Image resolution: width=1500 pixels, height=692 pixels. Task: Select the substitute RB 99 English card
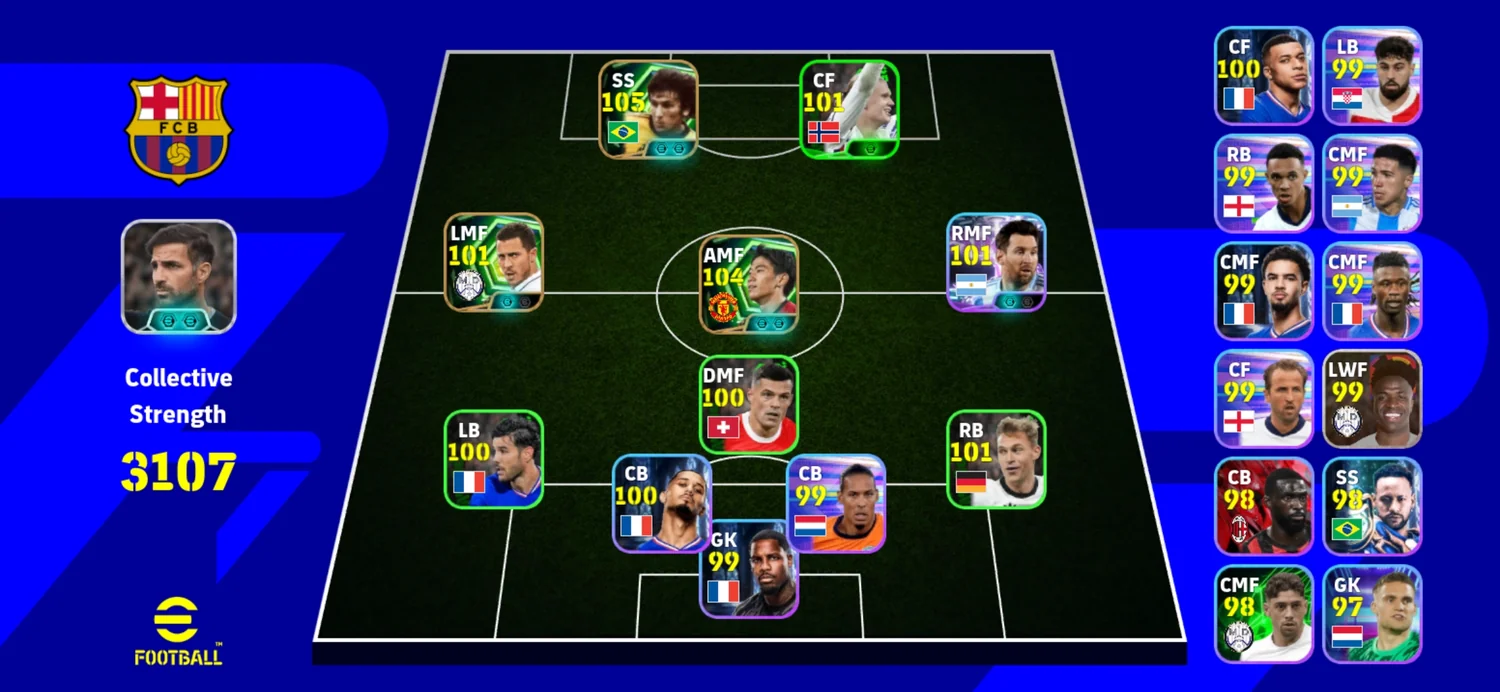tap(1263, 183)
